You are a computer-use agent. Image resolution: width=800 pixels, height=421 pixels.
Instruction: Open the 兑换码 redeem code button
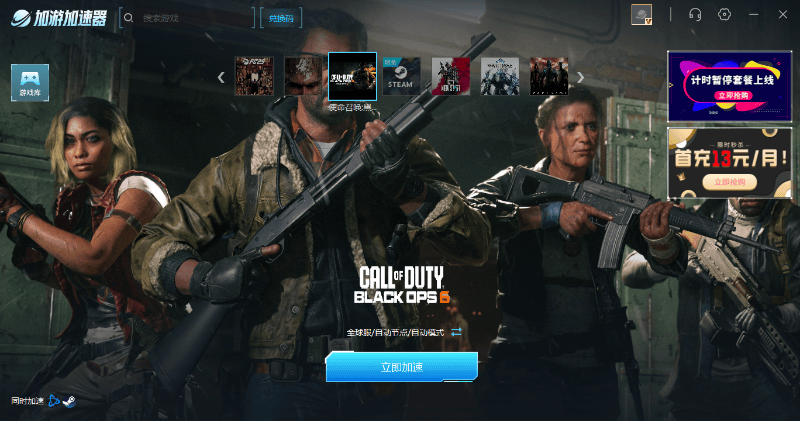pos(280,17)
